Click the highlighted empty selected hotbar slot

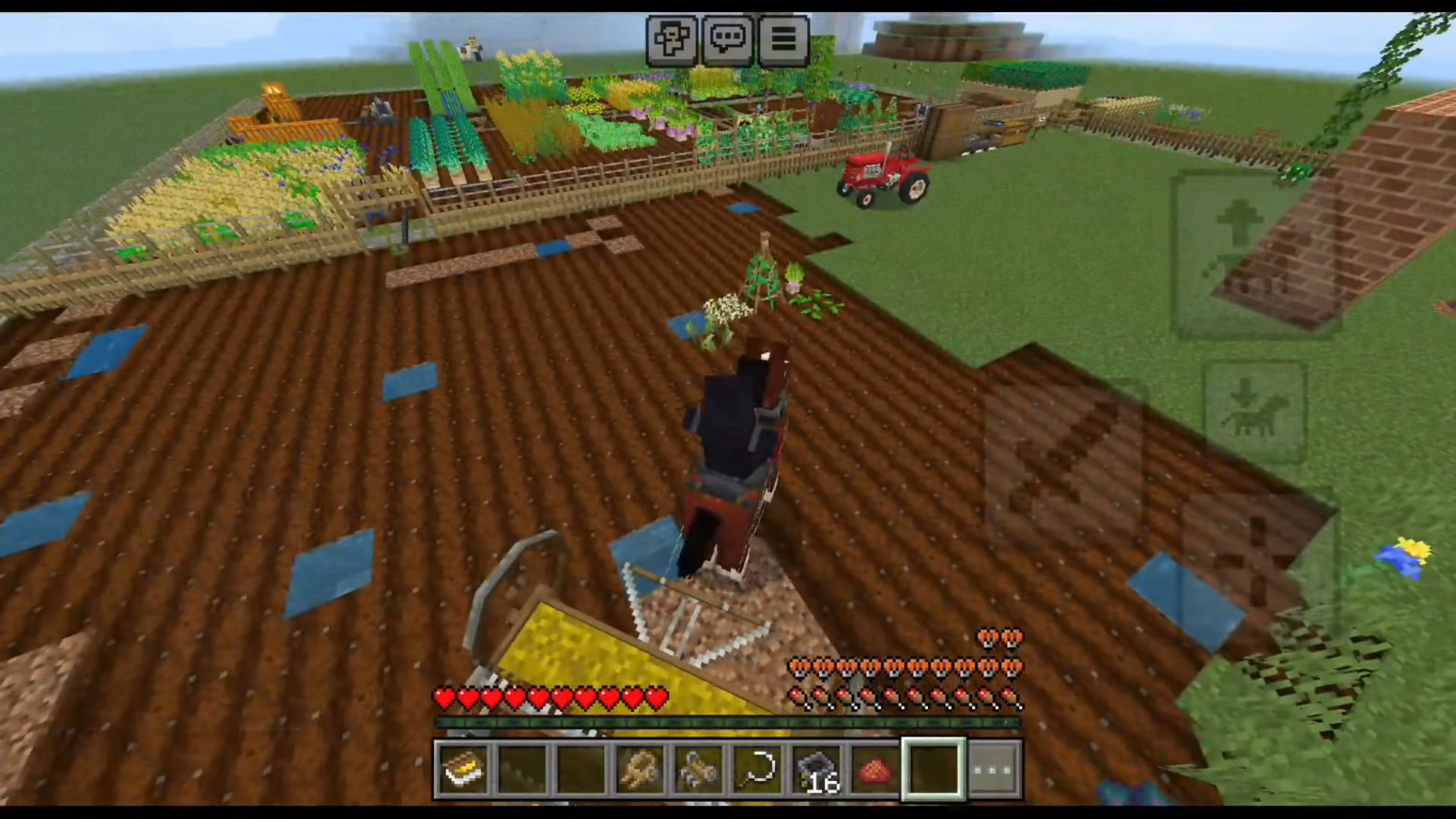934,769
